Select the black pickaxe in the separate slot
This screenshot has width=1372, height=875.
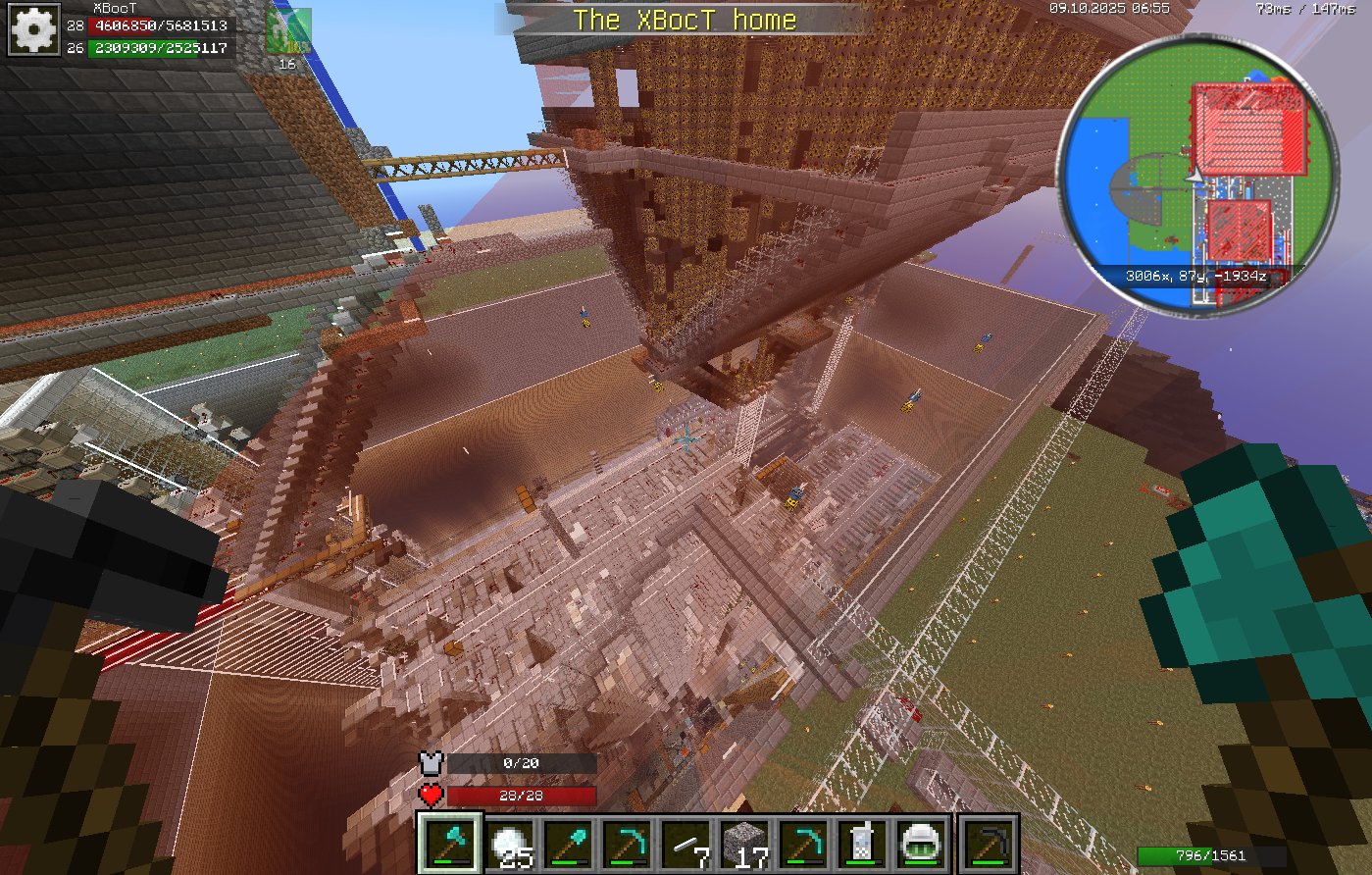pos(988,844)
